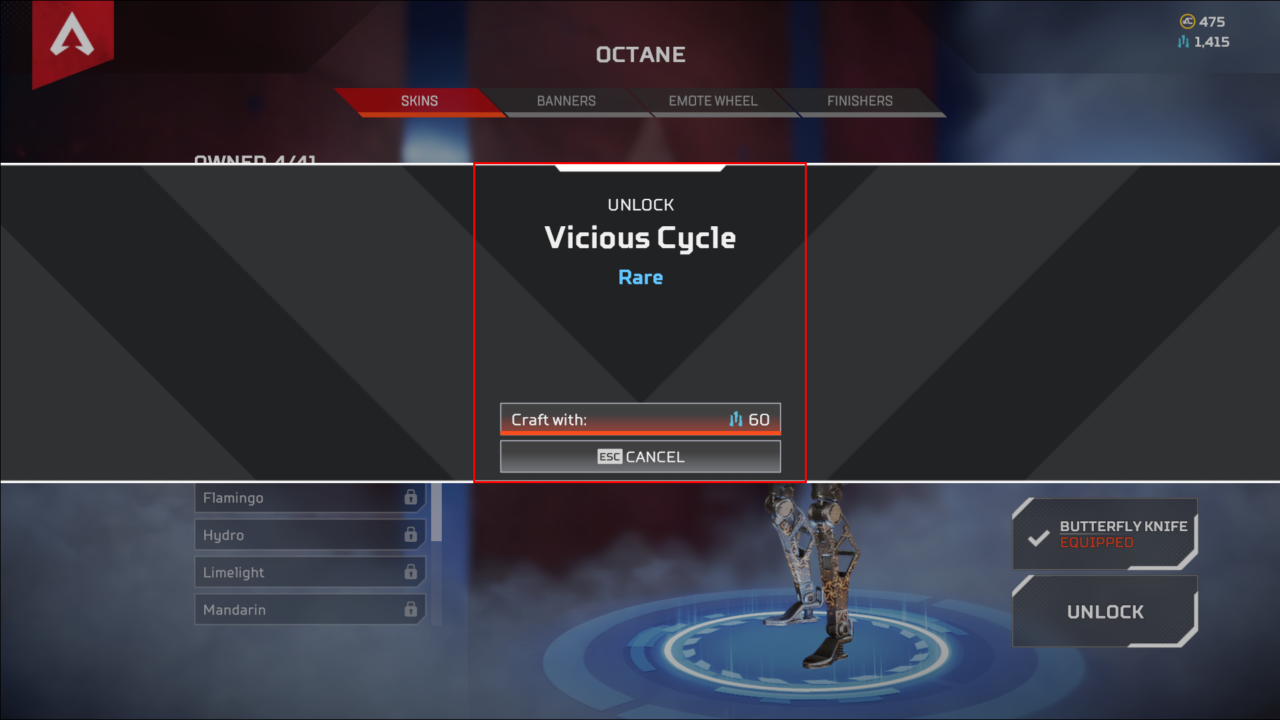1280x720 pixels.
Task: Click the lock icon on the Flamingo skin
Action: 409,497
